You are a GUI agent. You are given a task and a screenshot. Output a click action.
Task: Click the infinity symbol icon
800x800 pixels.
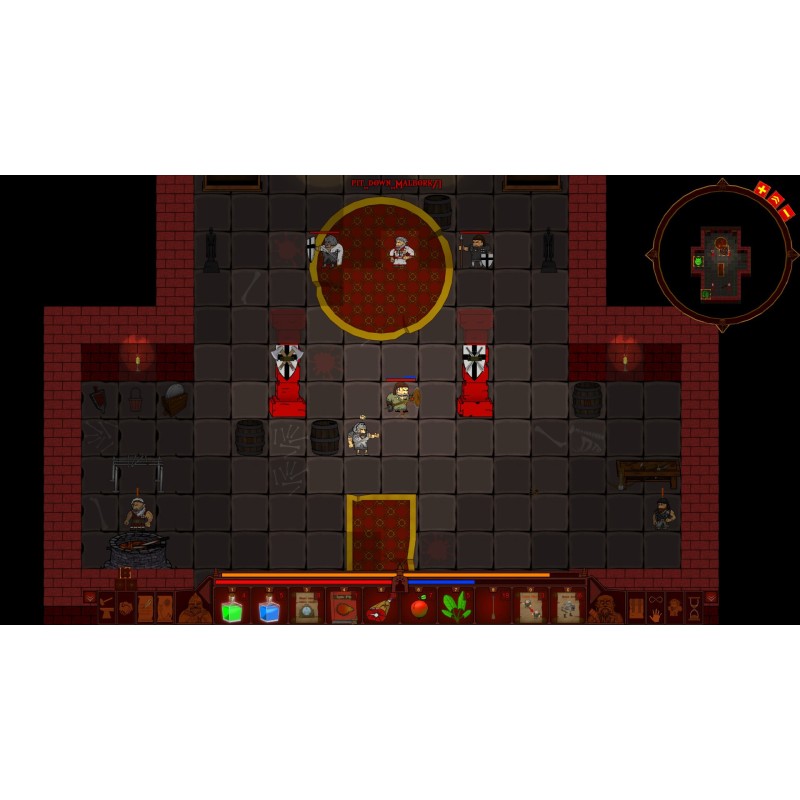click(x=655, y=600)
